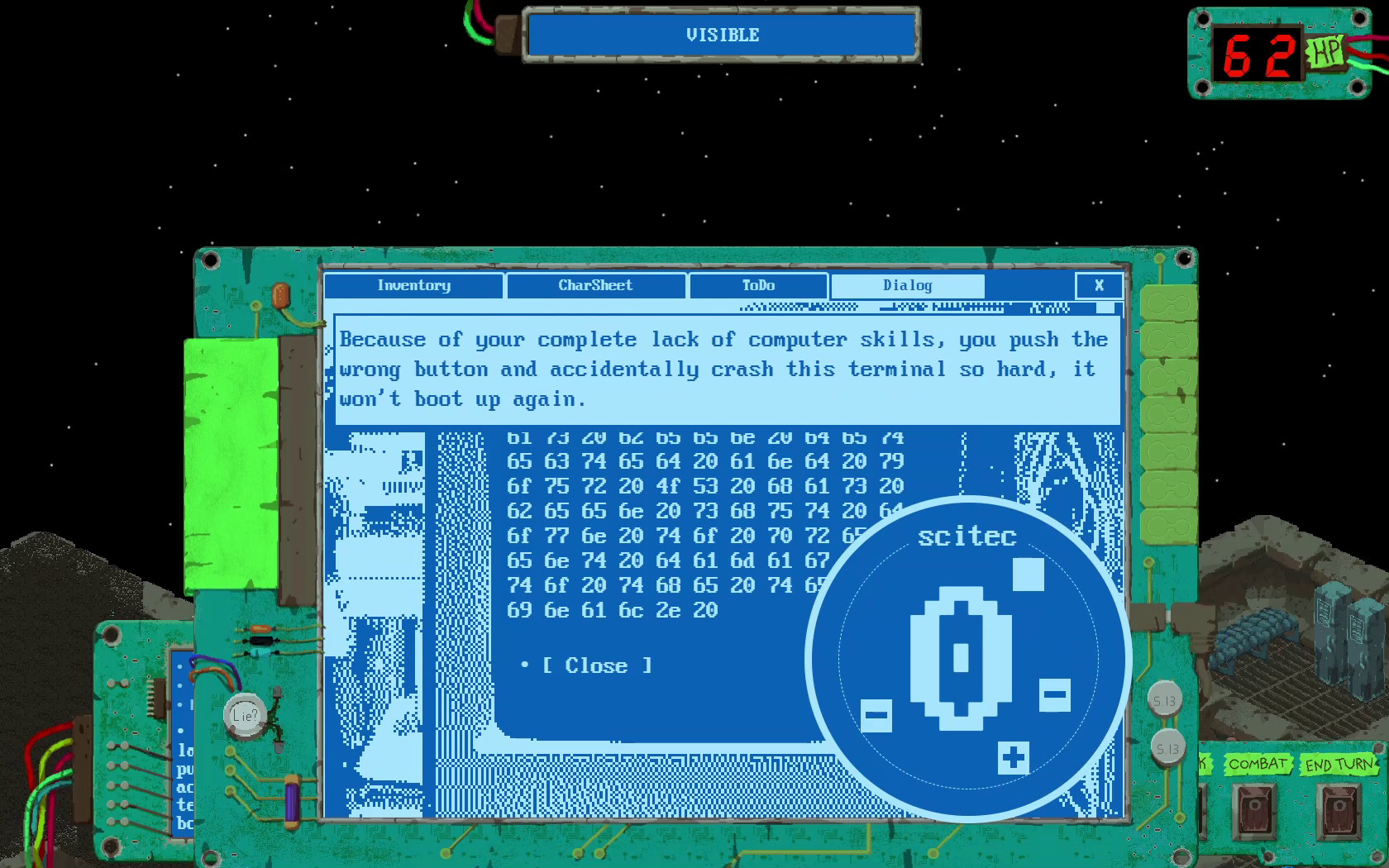Viewport: 1389px width, 868px height.
Task: Switch to the Inventory tab
Action: 413,286
